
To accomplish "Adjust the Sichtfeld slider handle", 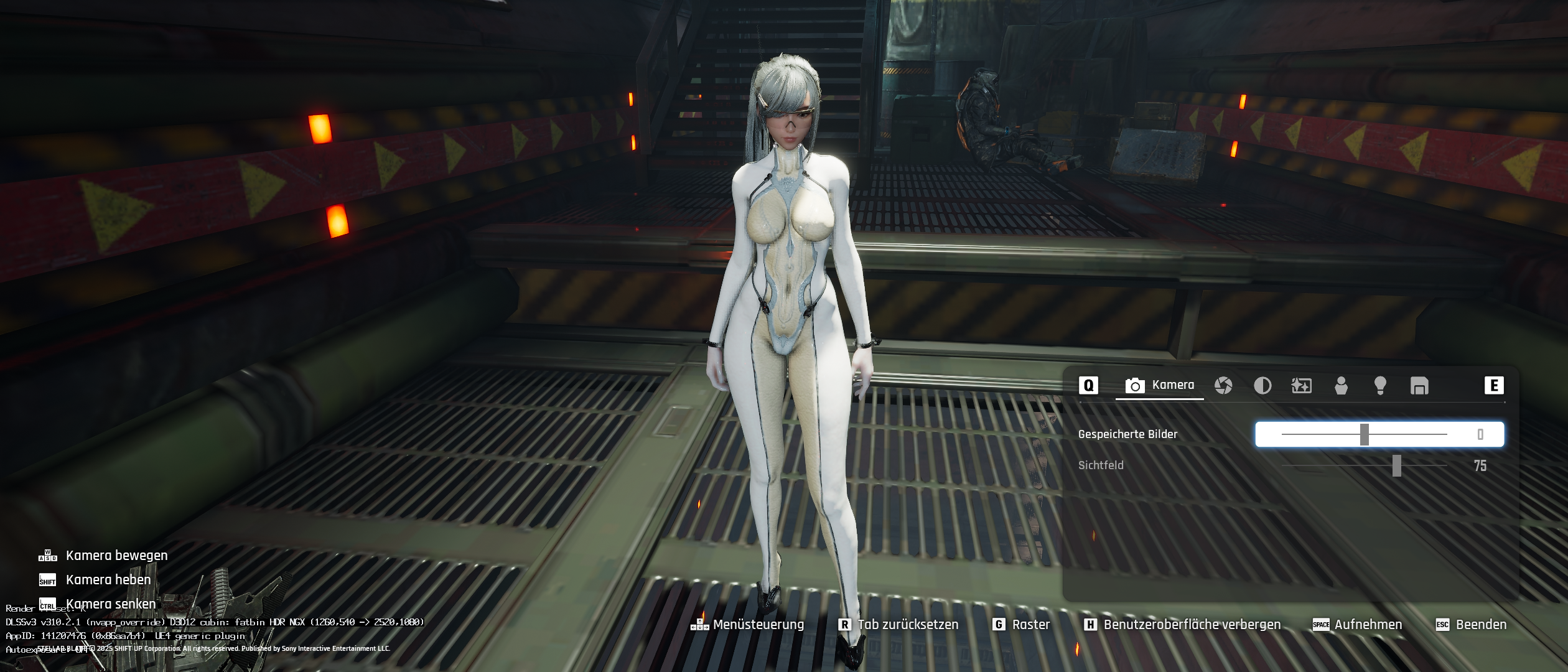I will tap(1397, 465).
